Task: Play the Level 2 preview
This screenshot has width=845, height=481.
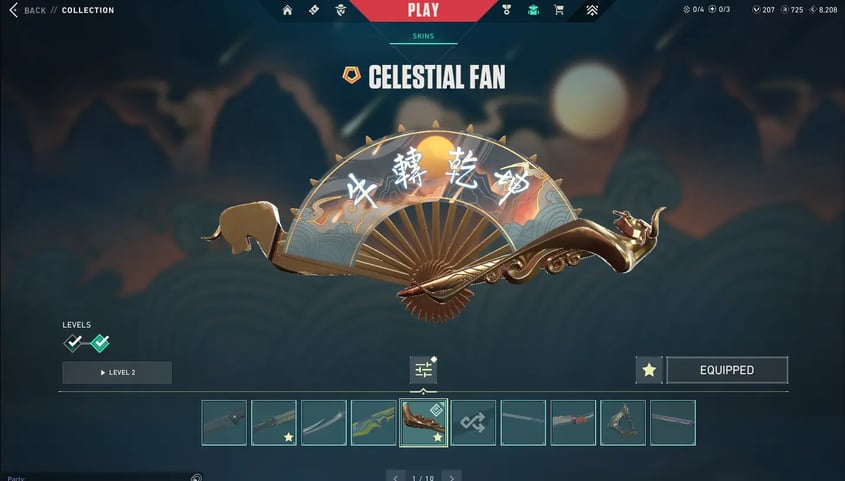Action: click(x=117, y=373)
